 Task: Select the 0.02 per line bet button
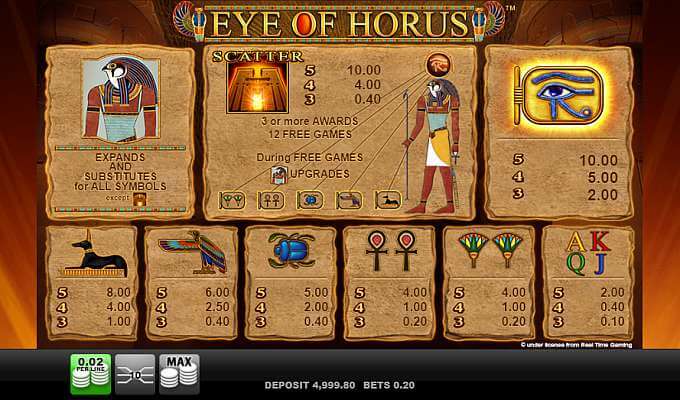[90, 373]
